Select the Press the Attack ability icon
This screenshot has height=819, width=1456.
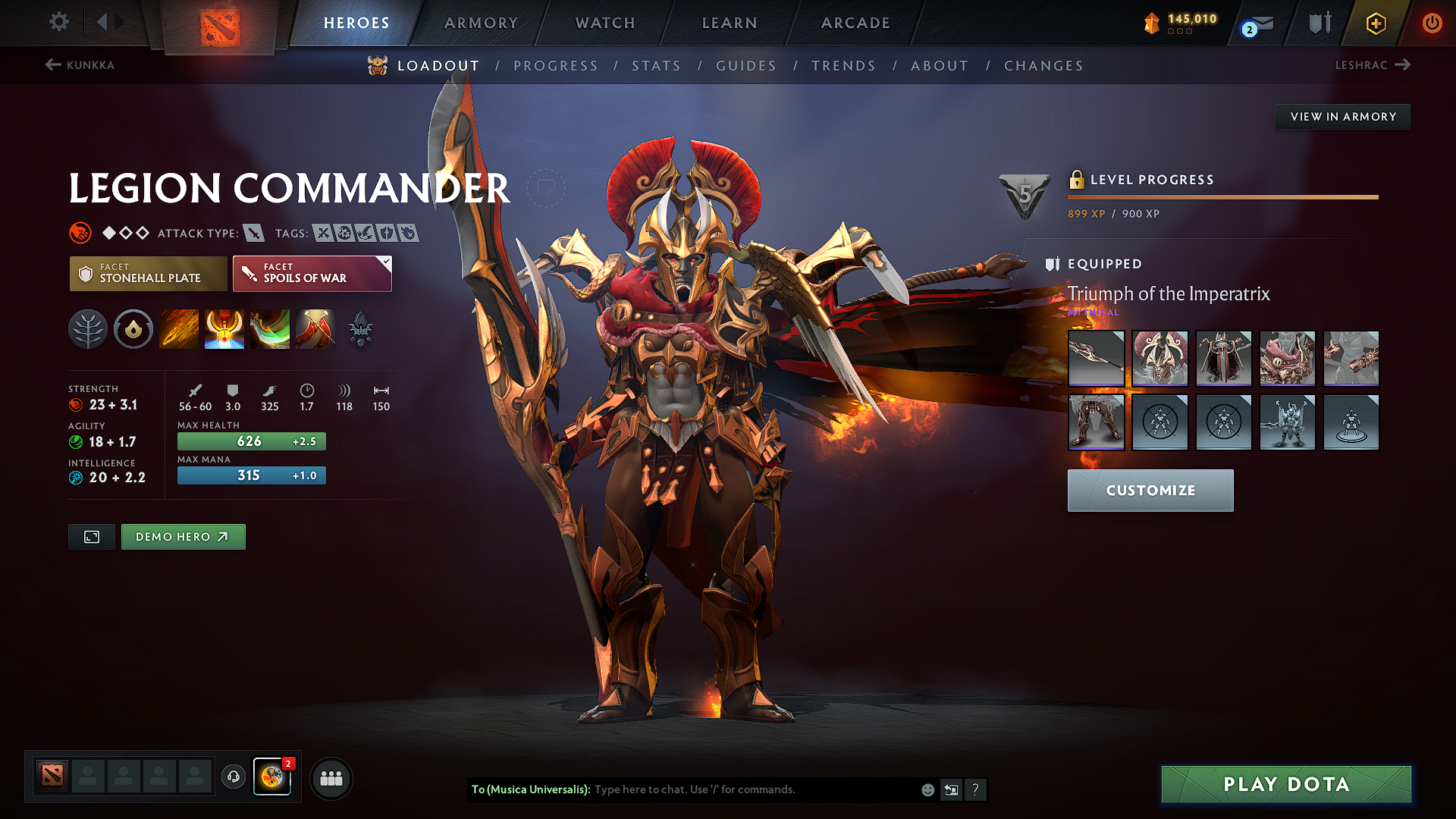[x=224, y=329]
